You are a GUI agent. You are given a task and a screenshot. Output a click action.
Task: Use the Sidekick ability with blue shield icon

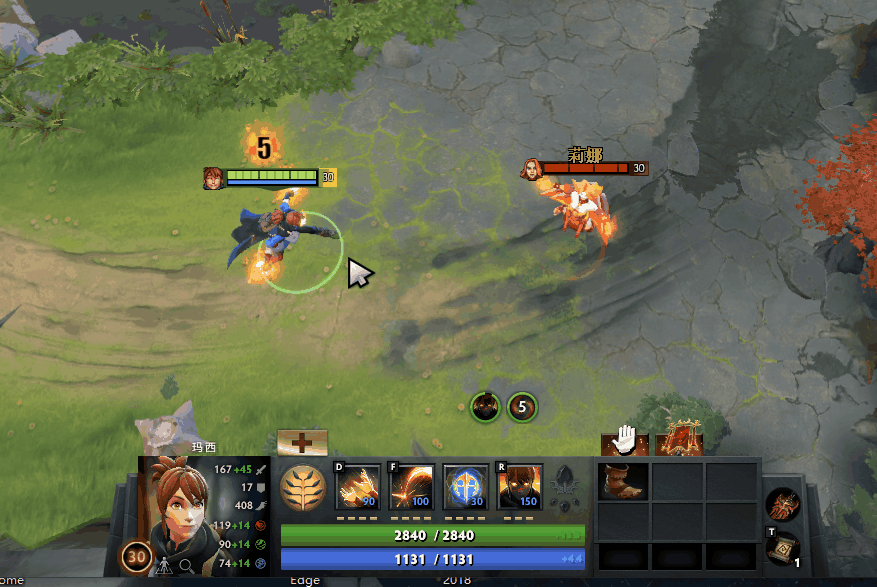465,485
